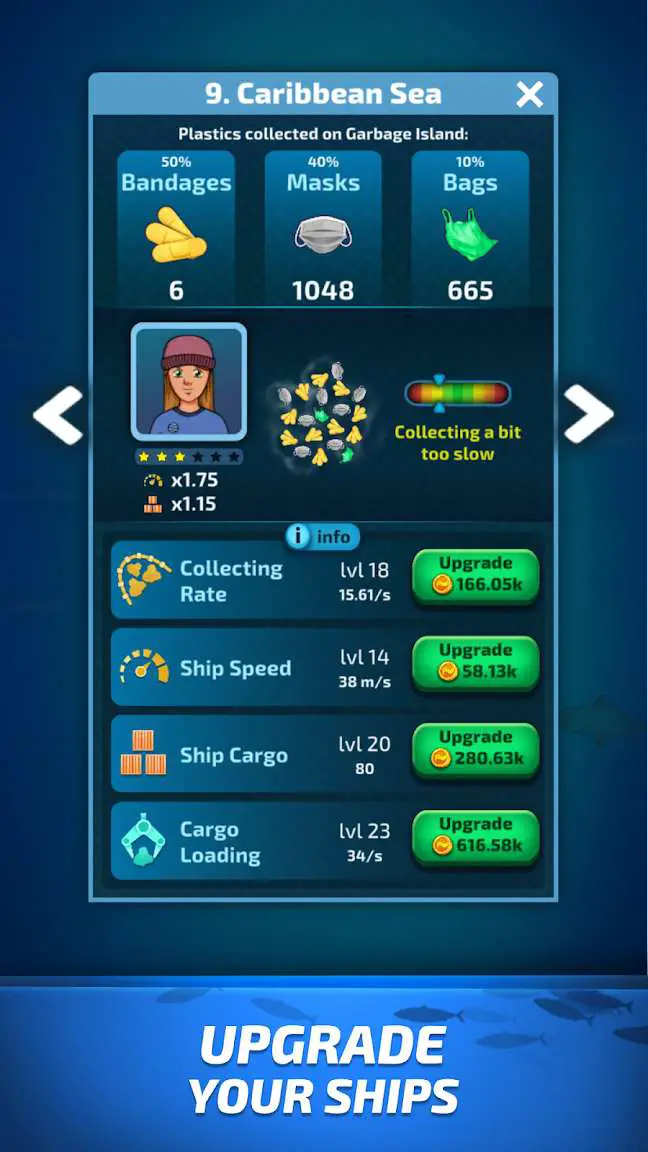Upgrade Cargo Loading for 616.58k
Viewport: 648px width, 1152px height.
coord(475,836)
